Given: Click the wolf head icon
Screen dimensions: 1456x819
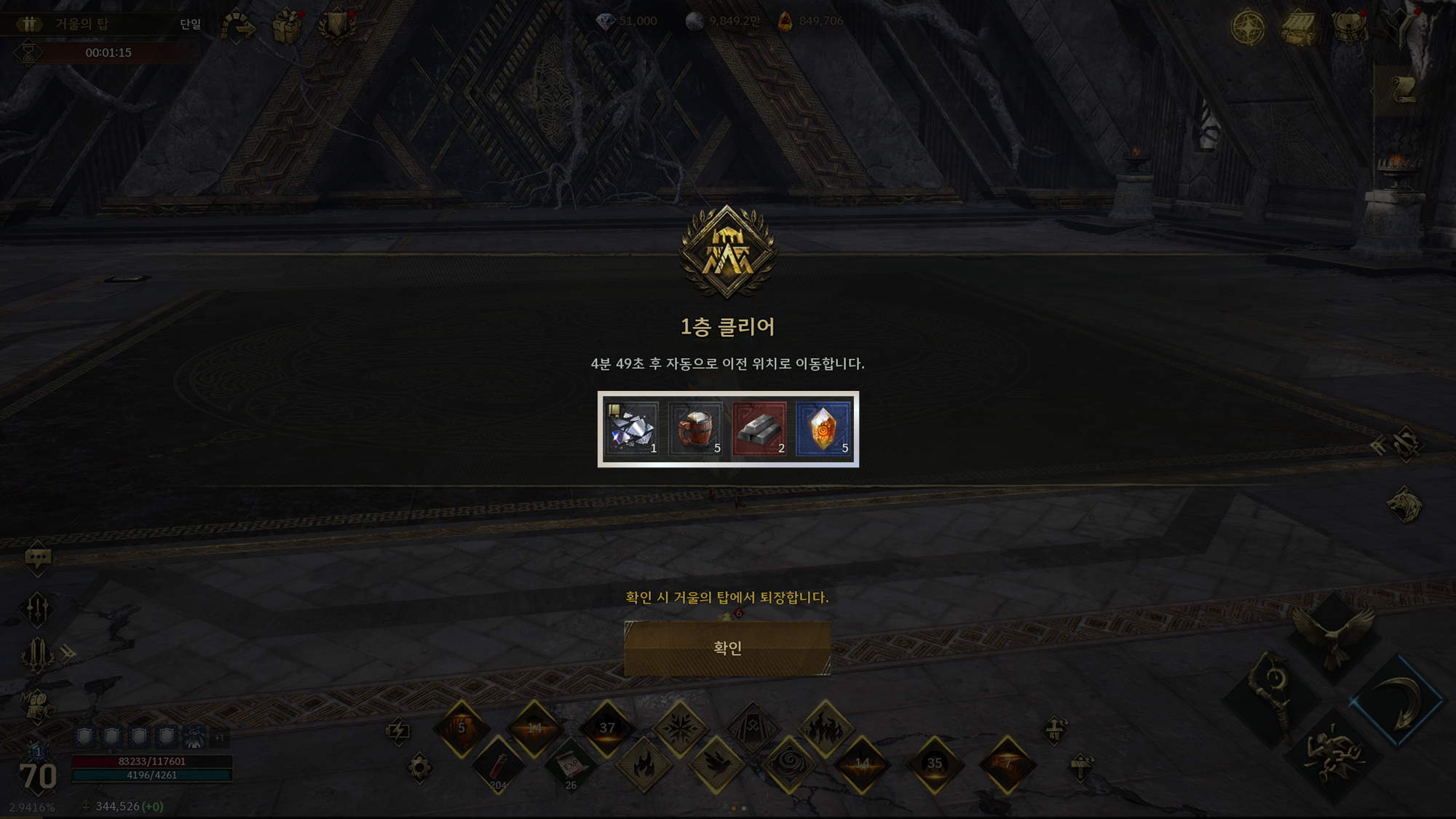Looking at the screenshot, I should click(1404, 505).
